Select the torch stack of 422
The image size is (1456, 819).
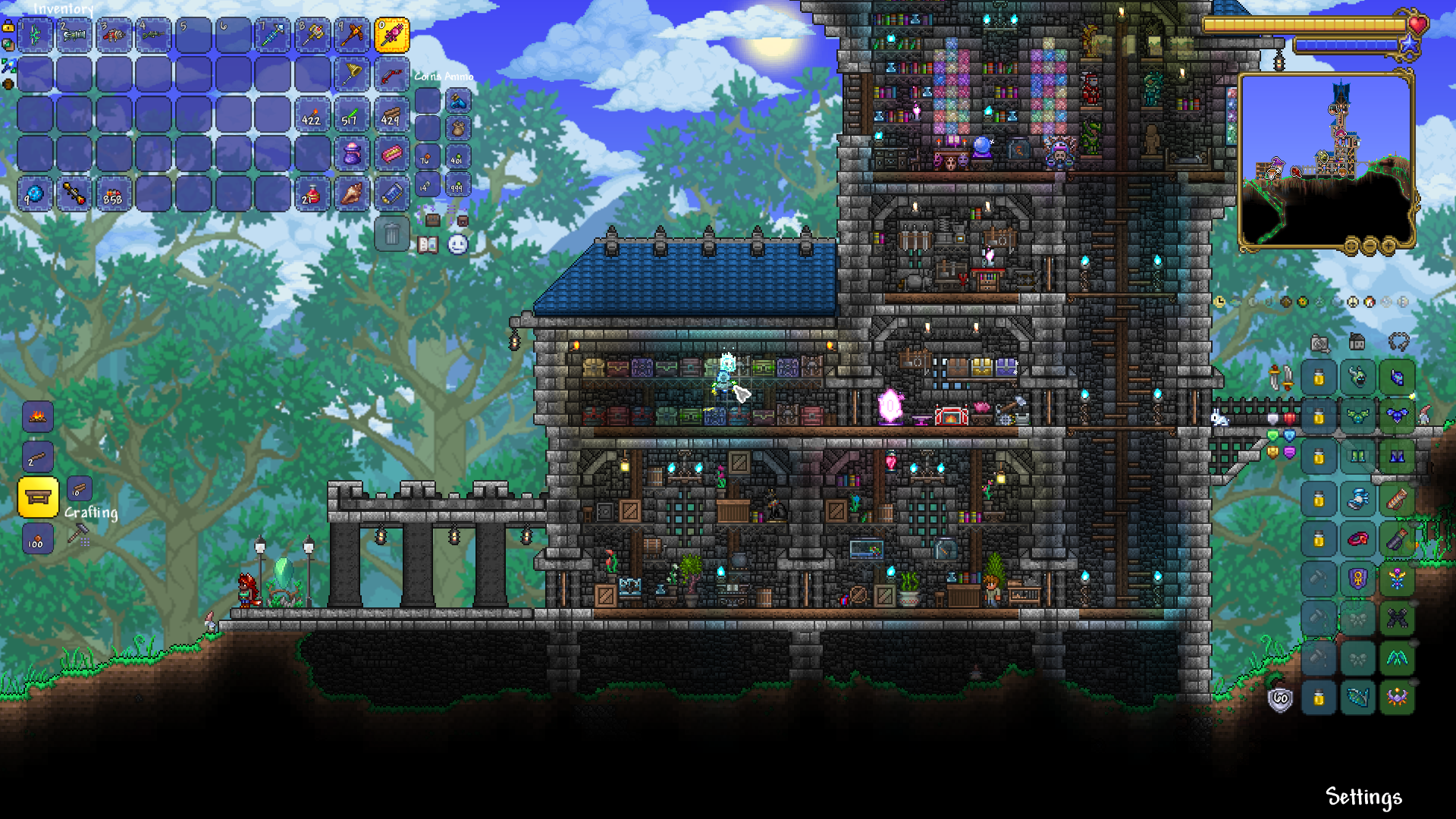point(312,115)
